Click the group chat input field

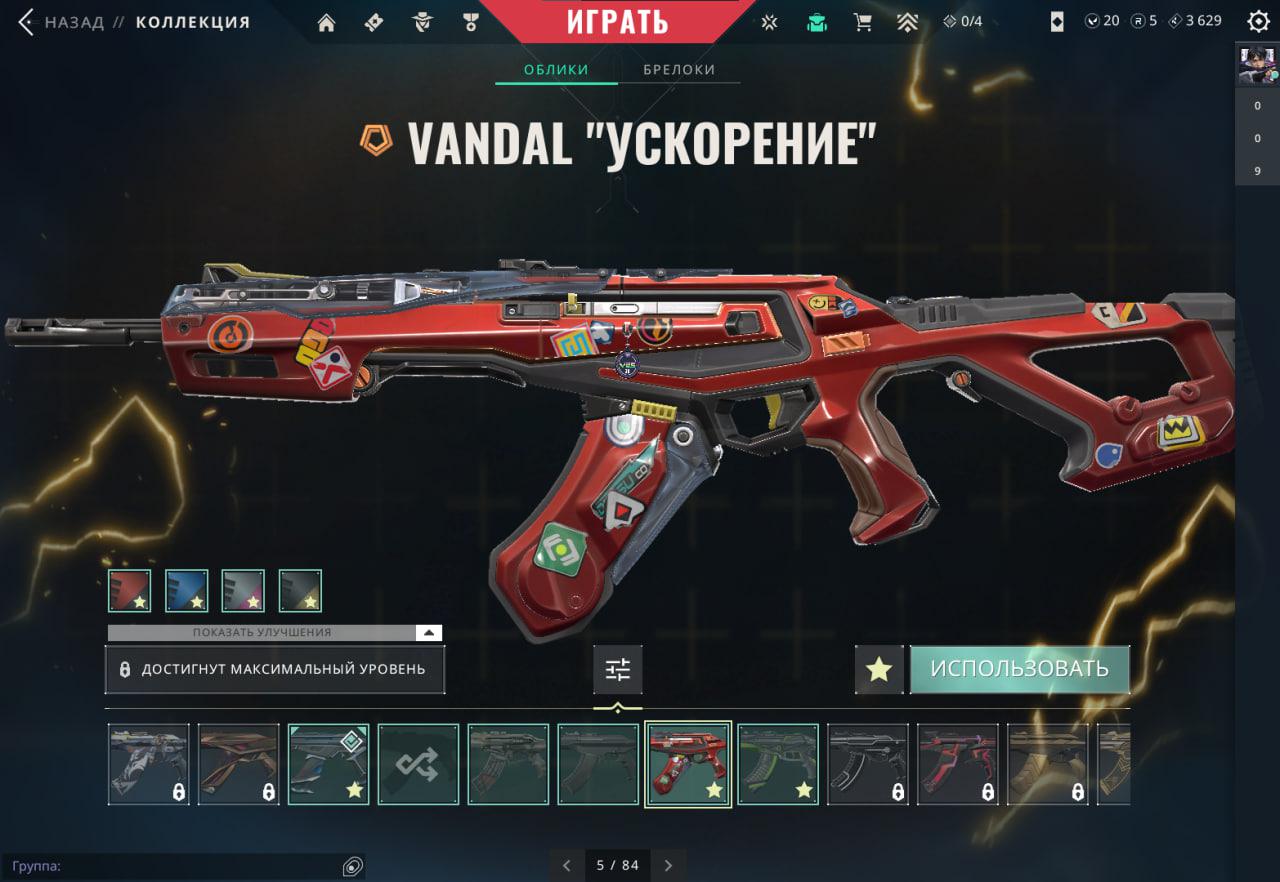[180, 866]
